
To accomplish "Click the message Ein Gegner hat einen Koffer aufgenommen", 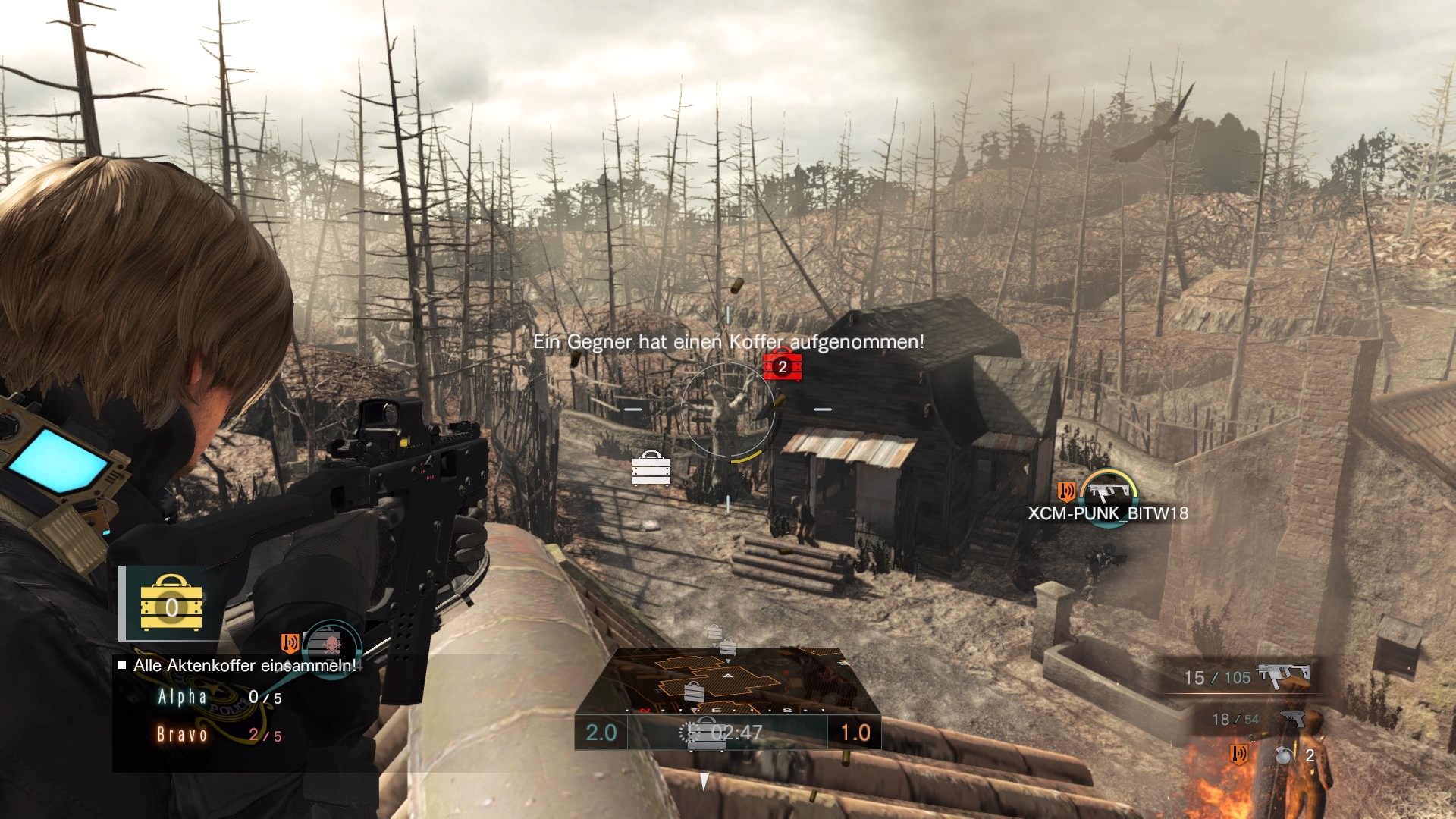I will pos(728,343).
